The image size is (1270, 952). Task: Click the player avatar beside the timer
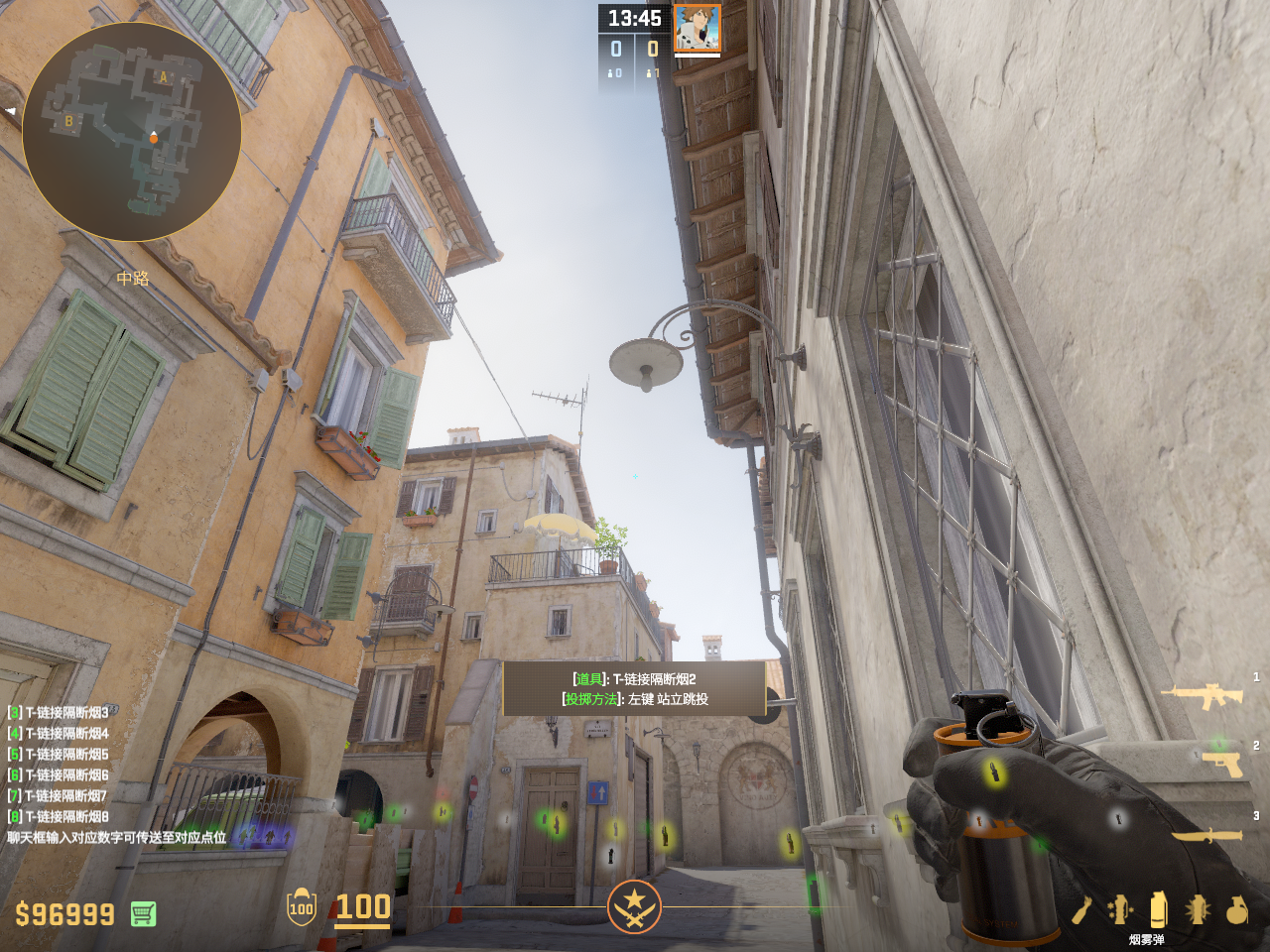click(x=697, y=28)
